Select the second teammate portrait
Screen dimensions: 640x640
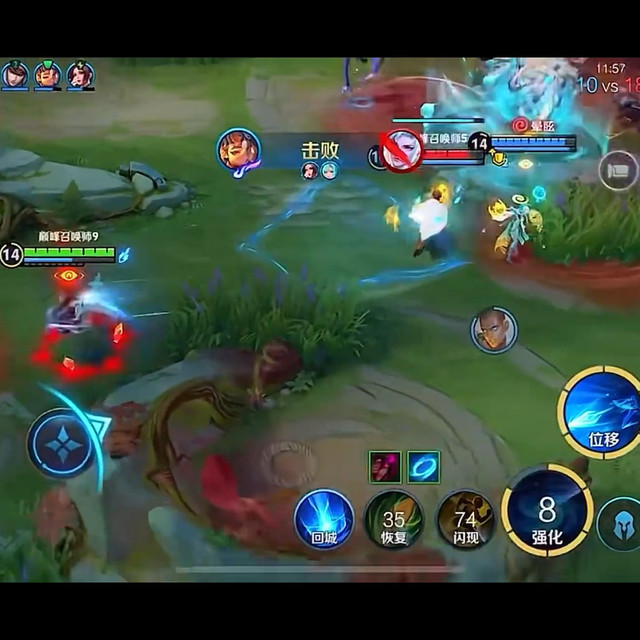pyautogui.click(x=47, y=75)
